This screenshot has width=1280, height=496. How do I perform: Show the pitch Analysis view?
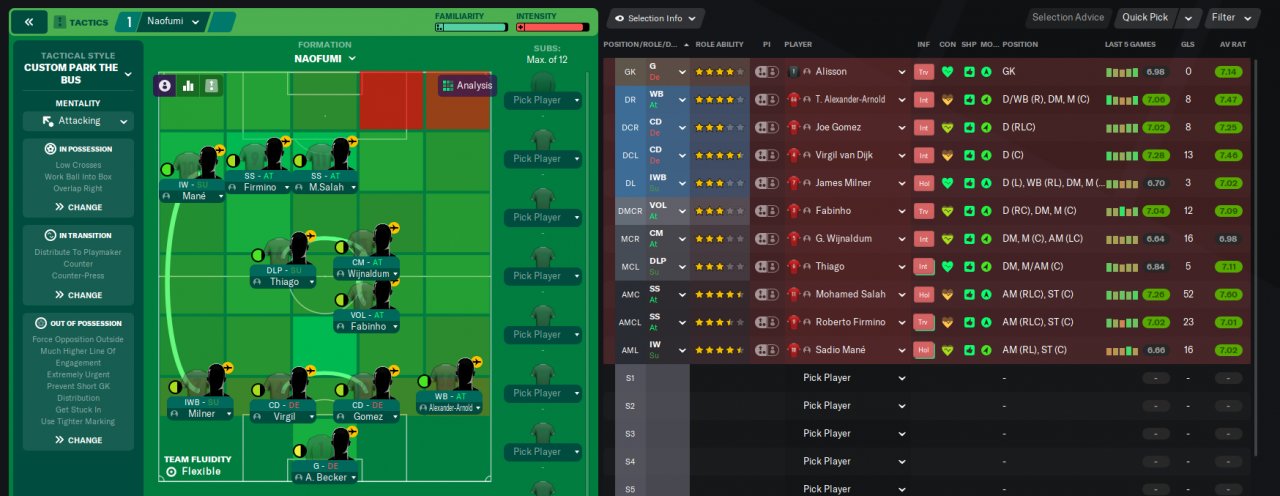click(467, 86)
